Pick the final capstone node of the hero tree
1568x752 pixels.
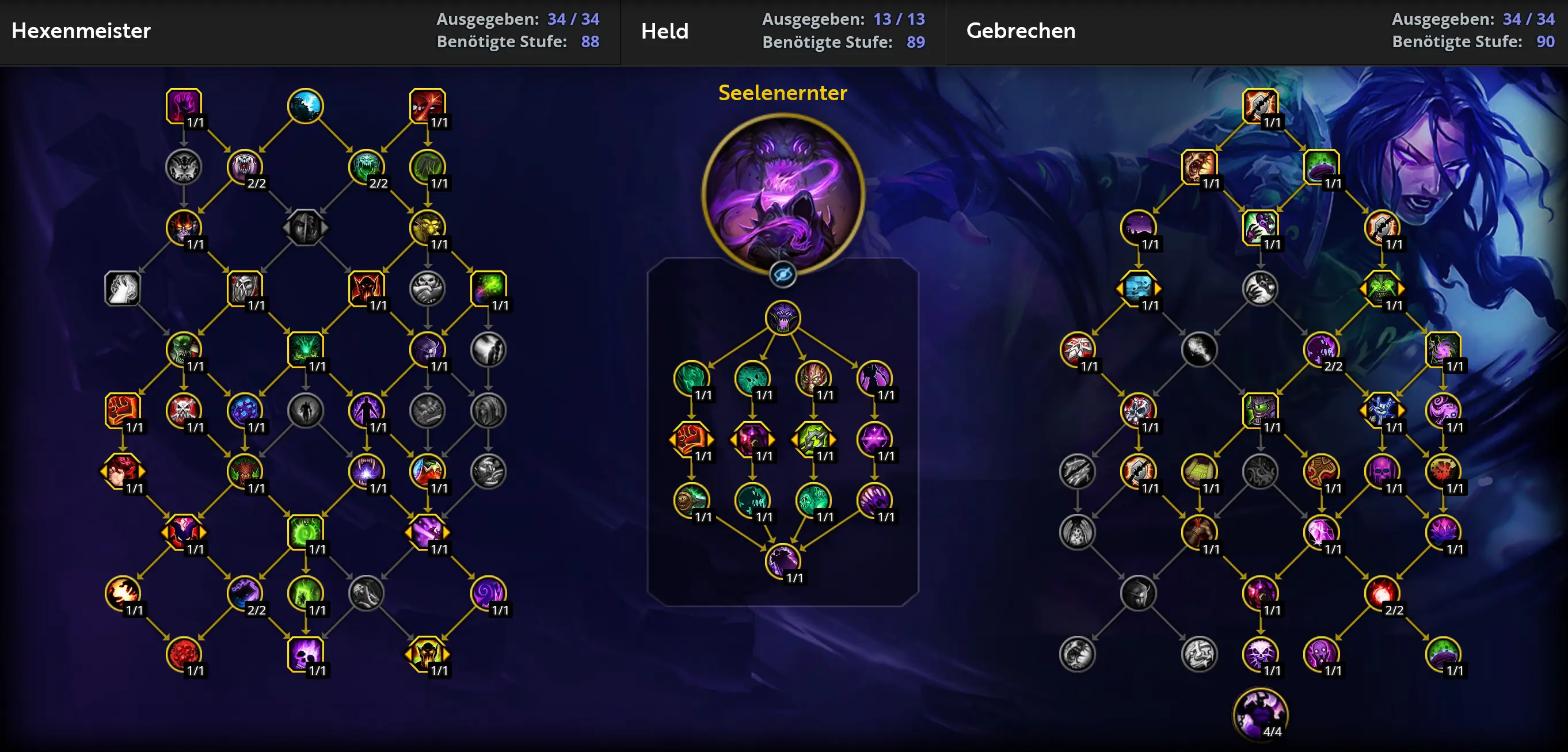point(783,560)
